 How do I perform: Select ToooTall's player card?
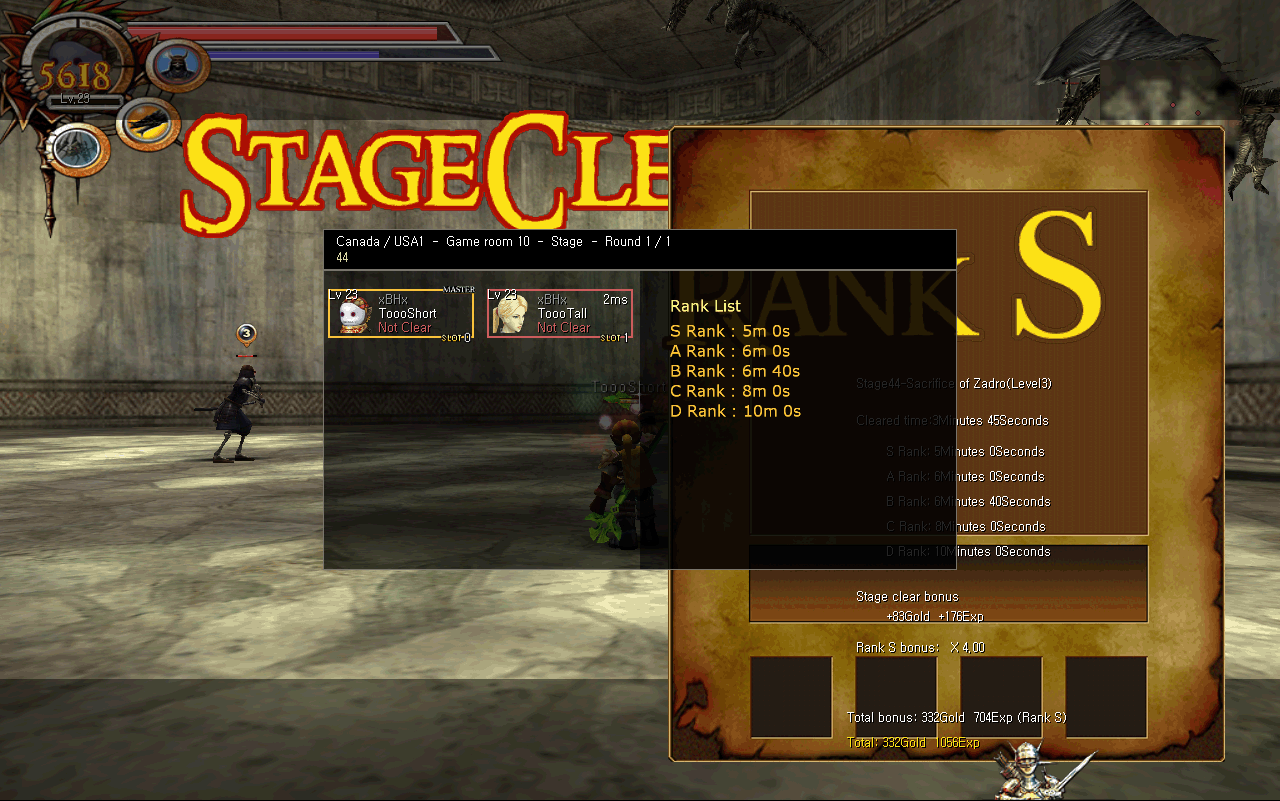(x=560, y=314)
